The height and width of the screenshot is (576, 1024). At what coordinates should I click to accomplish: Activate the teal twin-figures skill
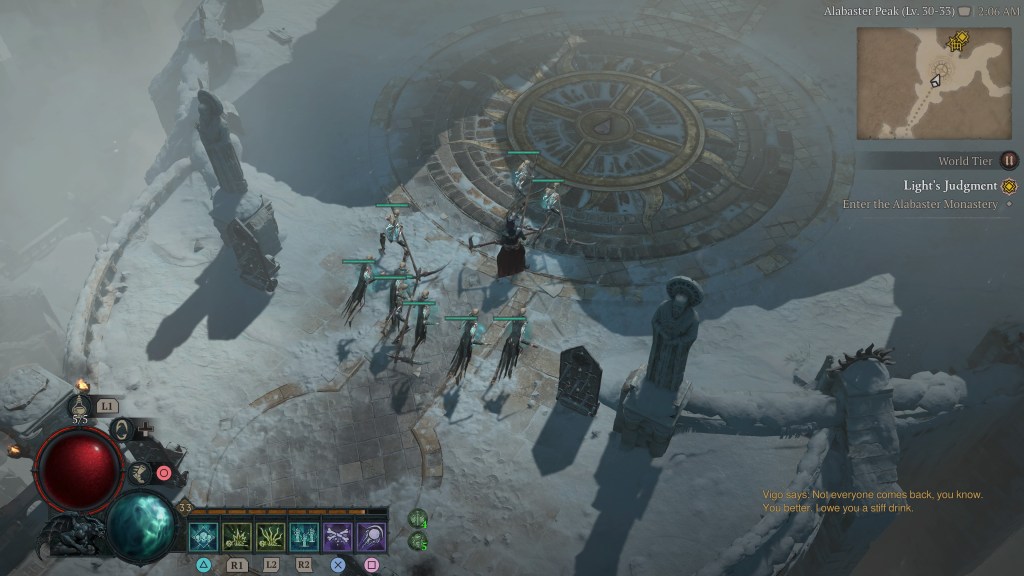[x=304, y=537]
